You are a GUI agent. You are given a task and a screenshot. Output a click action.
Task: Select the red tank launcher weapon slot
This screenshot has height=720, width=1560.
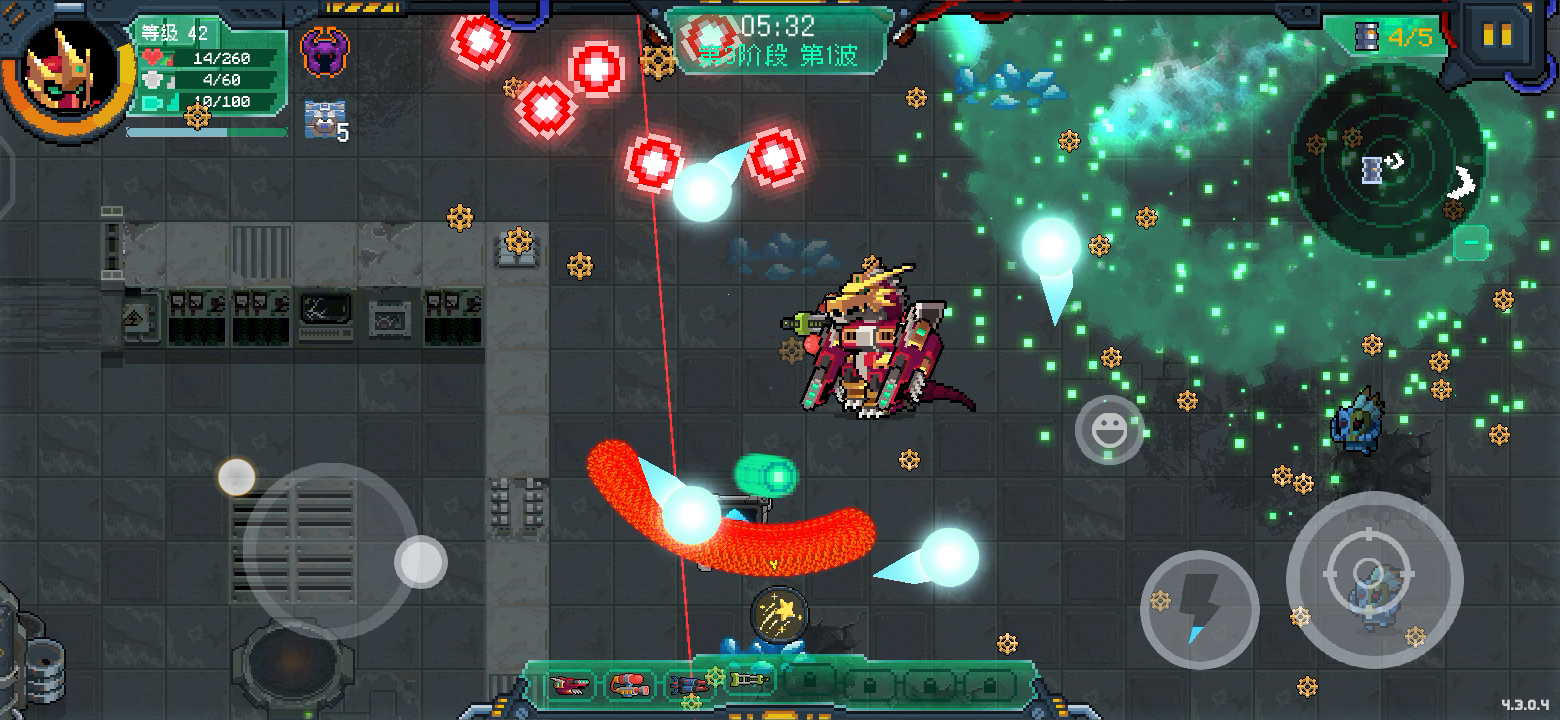click(630, 684)
